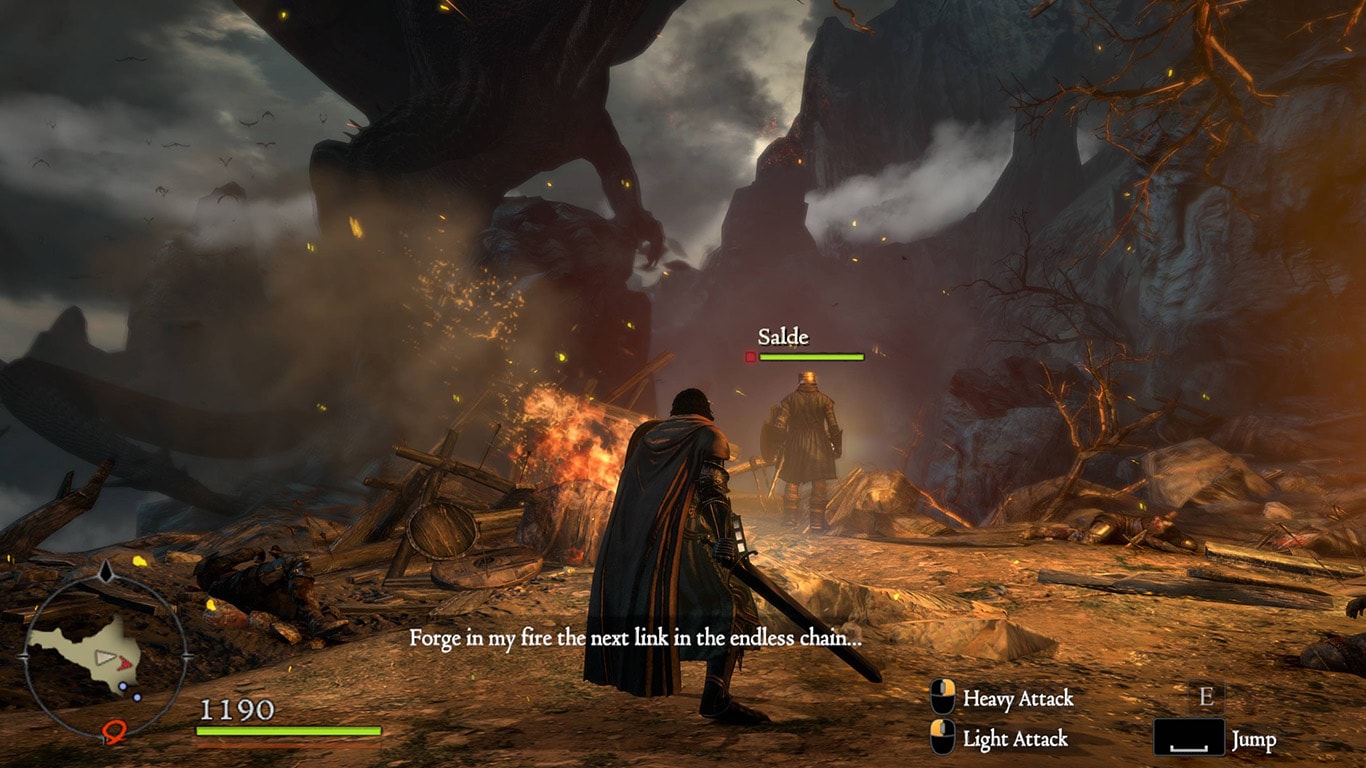Click the red square beside Salde's health bar
Viewport: 1366px width, 768px height.
tap(749, 356)
